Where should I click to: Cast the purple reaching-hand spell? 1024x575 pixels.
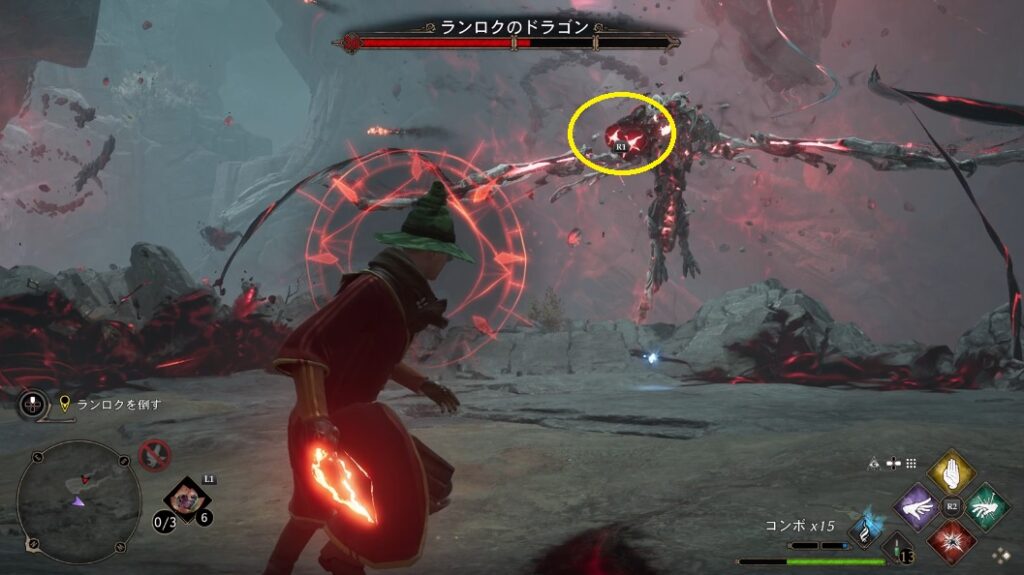tap(916, 508)
